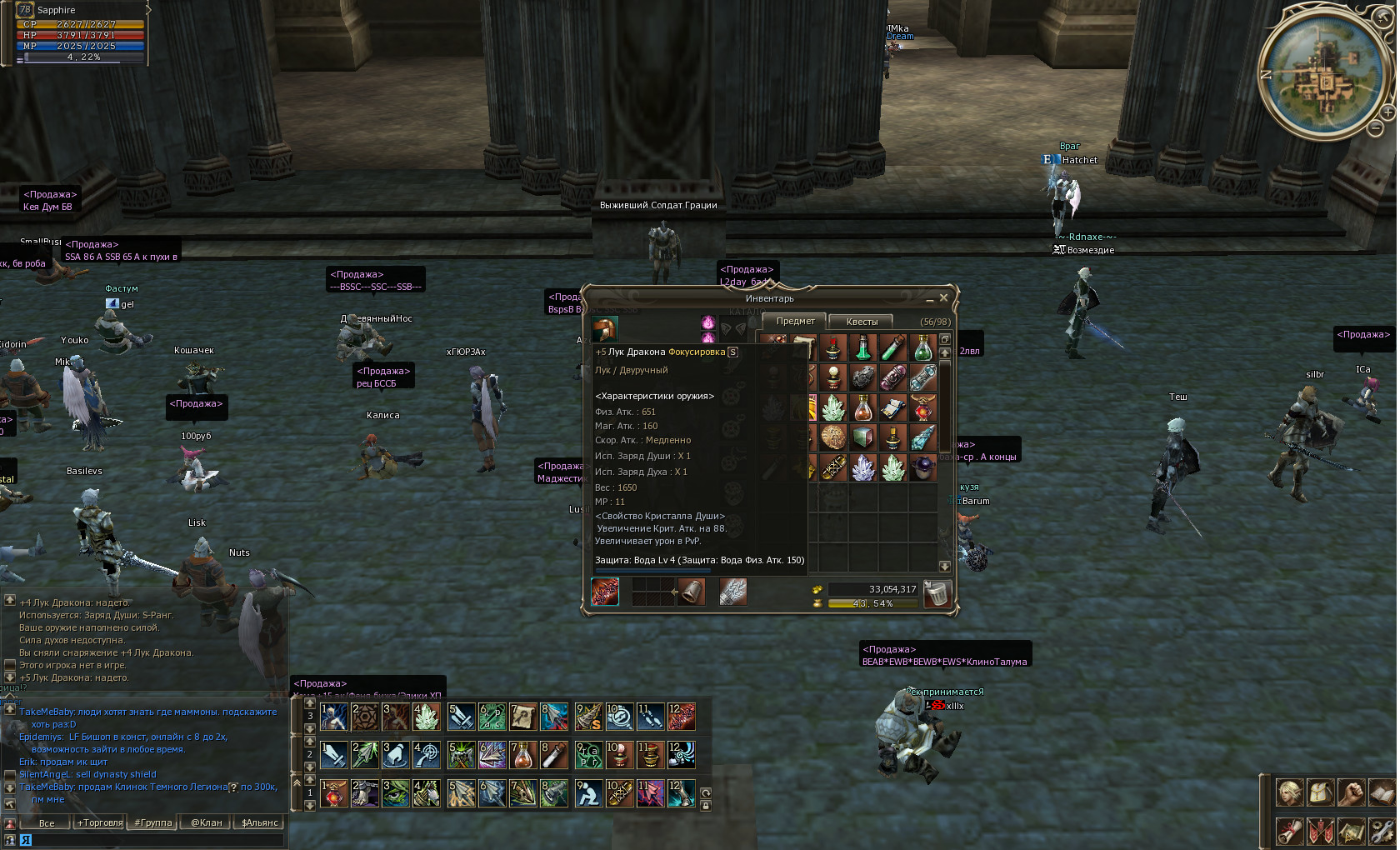Viewport: 1400px width, 850px height.
Task: Close the Инвентарь window
Action: [943, 297]
